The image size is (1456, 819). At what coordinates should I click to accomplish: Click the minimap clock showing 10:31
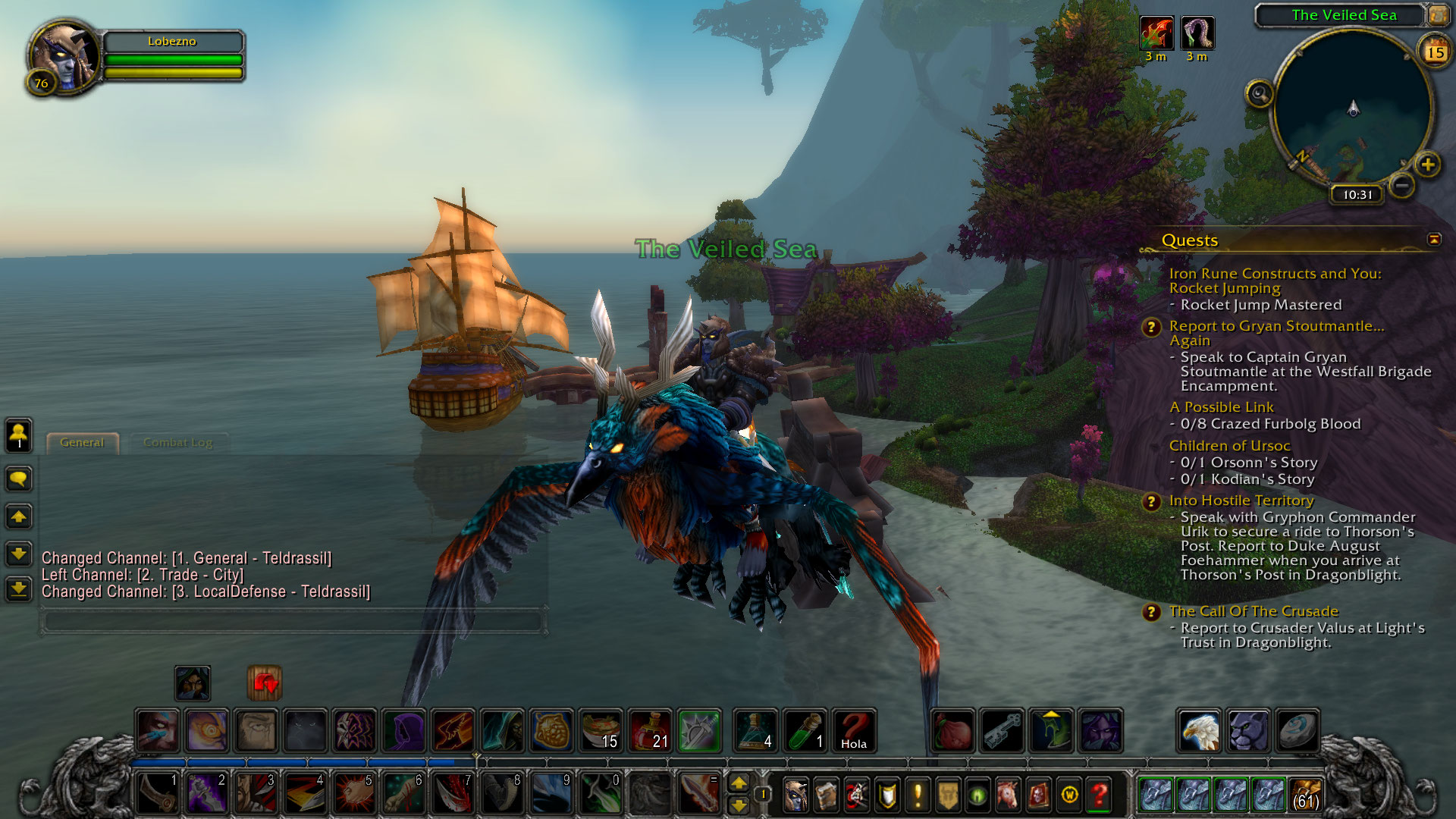point(1357,195)
